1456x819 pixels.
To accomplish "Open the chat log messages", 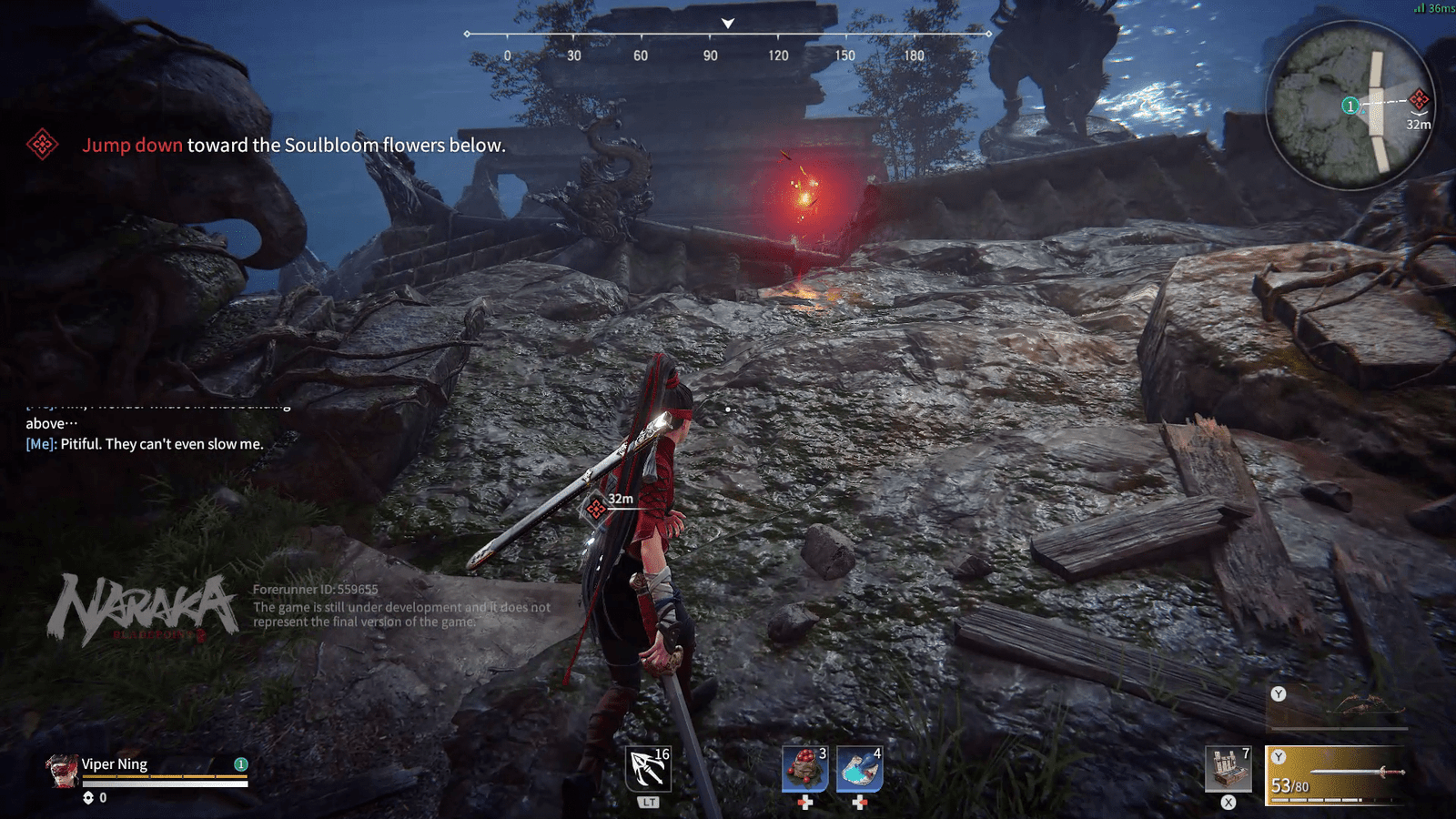I will 146,433.
